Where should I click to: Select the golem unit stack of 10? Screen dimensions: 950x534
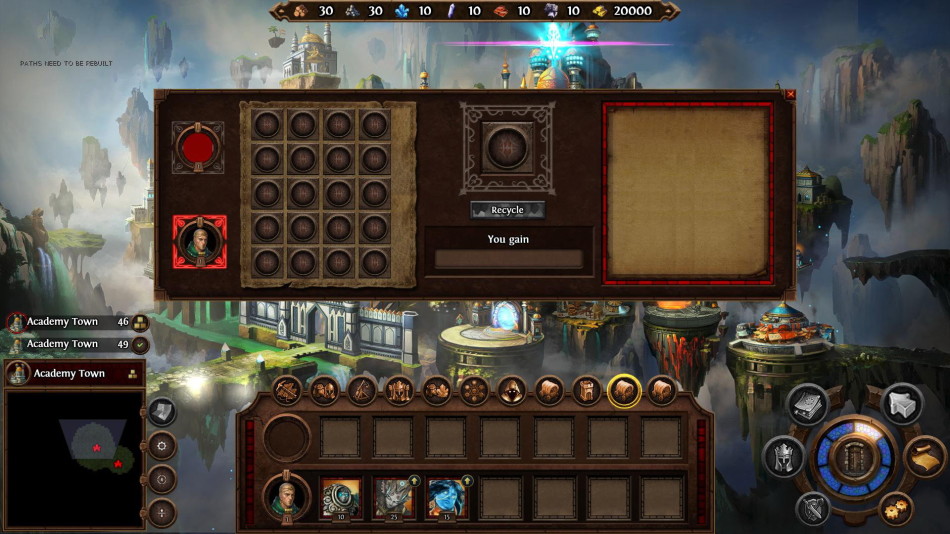coord(341,497)
